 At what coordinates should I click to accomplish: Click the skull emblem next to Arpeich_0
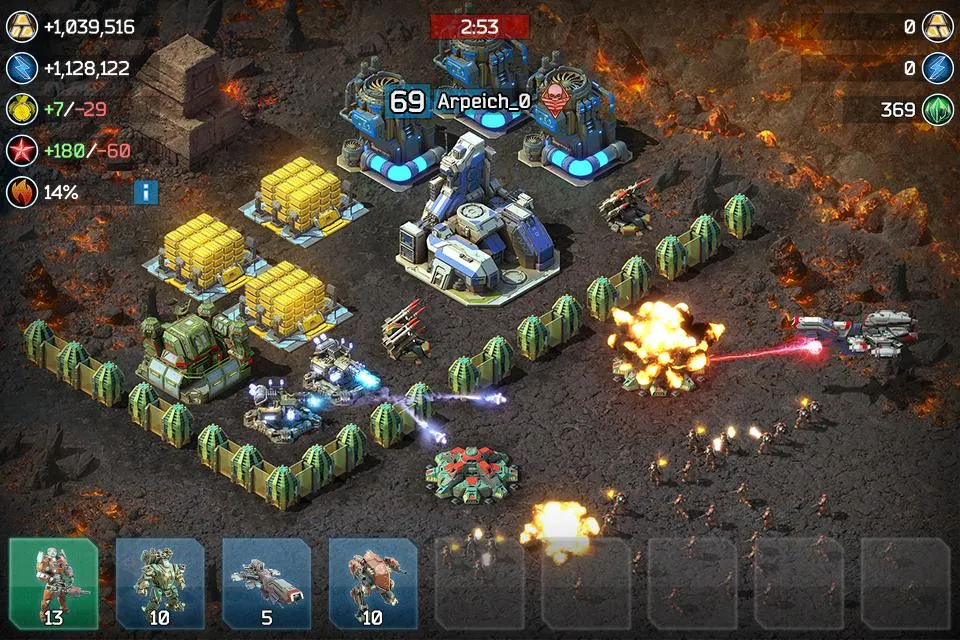[x=550, y=101]
